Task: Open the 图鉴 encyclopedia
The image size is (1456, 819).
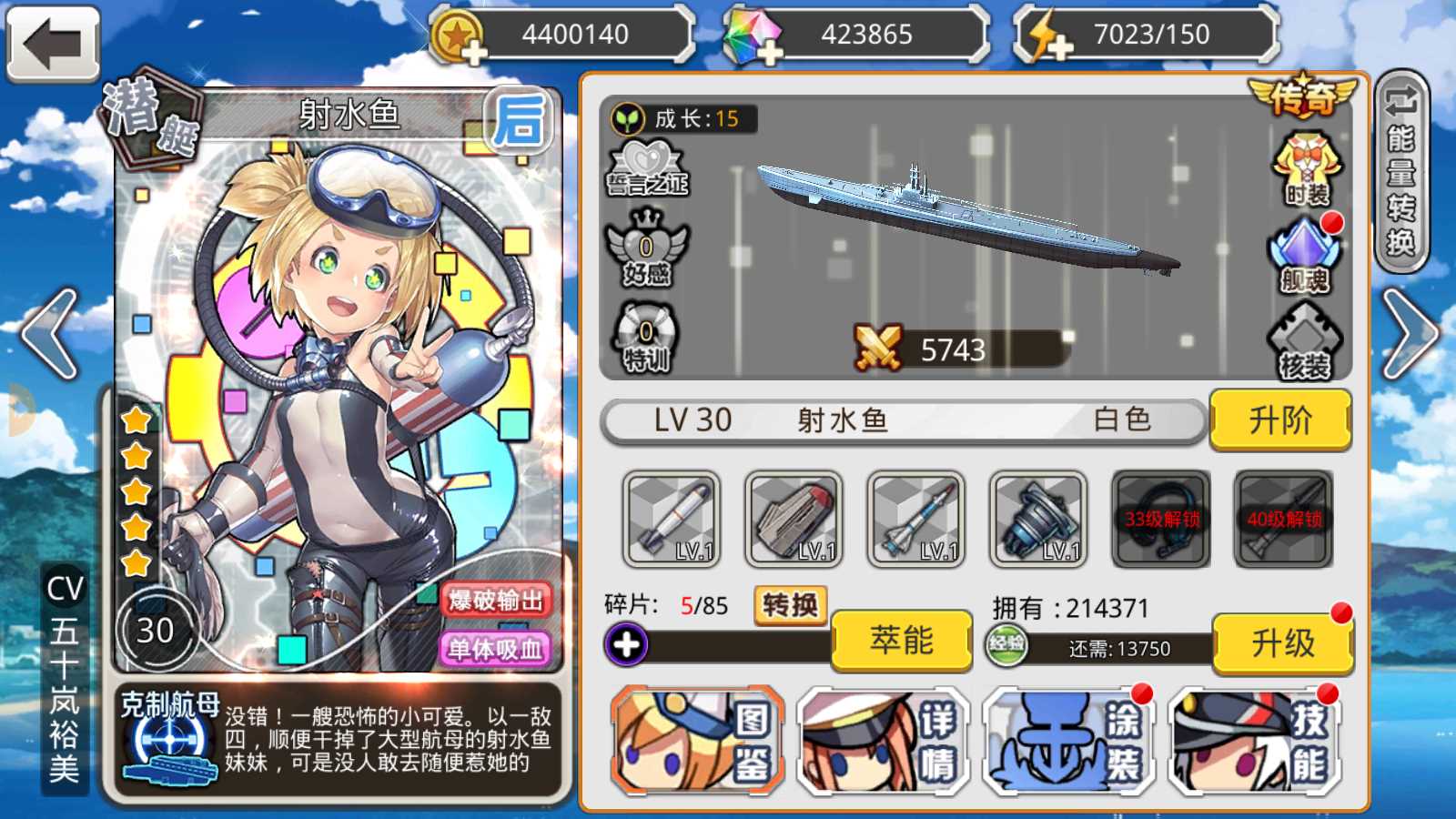Action: pyautogui.click(x=698, y=742)
